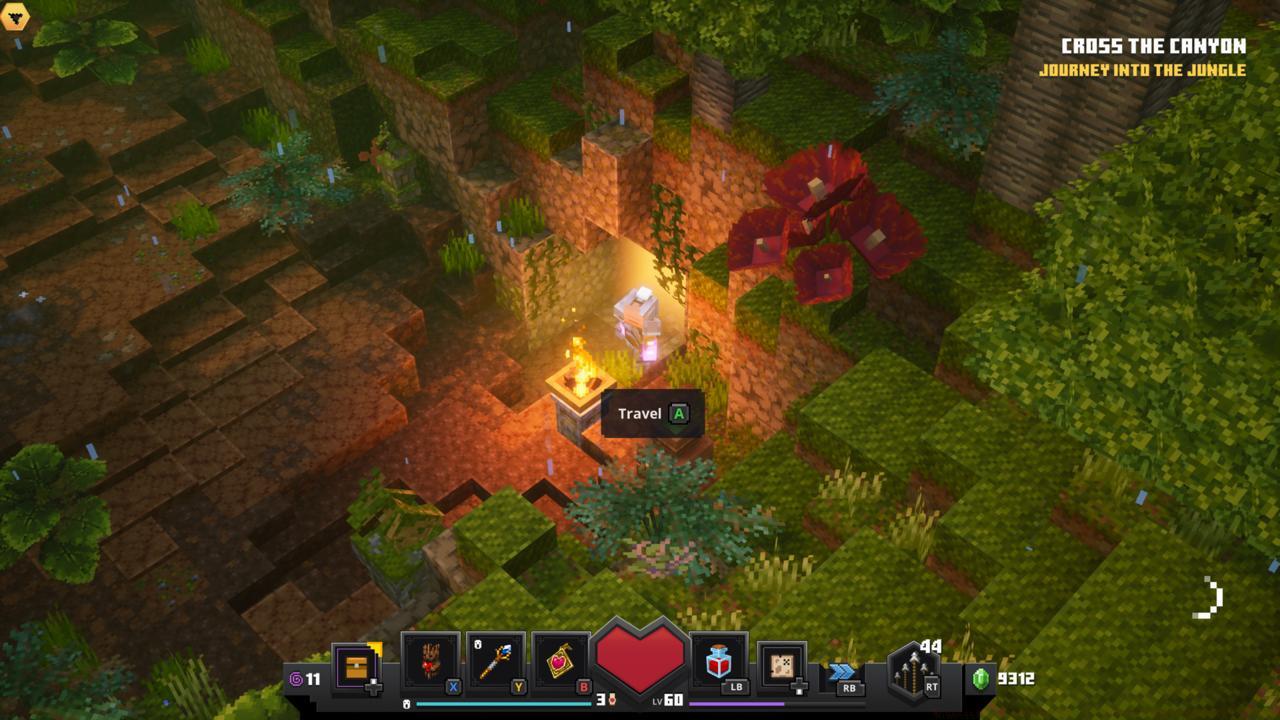Image resolution: width=1280 pixels, height=720 pixels.
Task: Trigger the blue chevron dodge roll icon
Action: pos(844,672)
